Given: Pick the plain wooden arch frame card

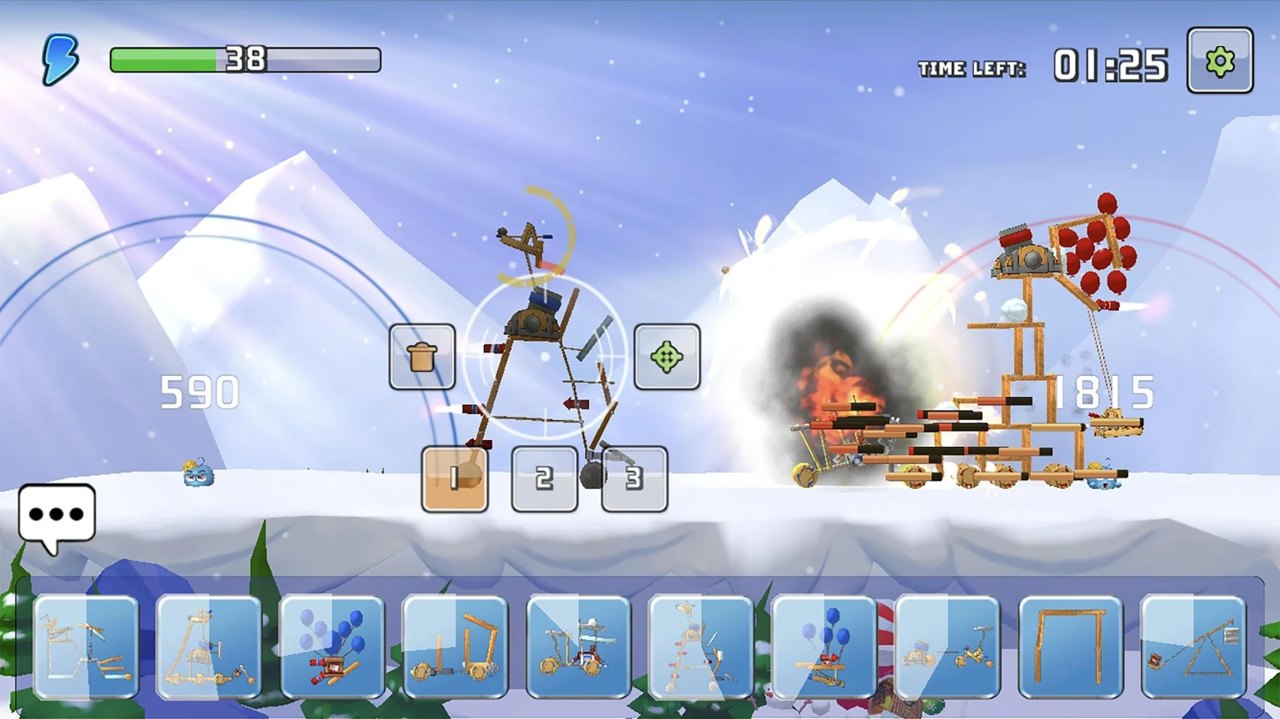Looking at the screenshot, I should pyautogui.click(x=1070, y=647).
